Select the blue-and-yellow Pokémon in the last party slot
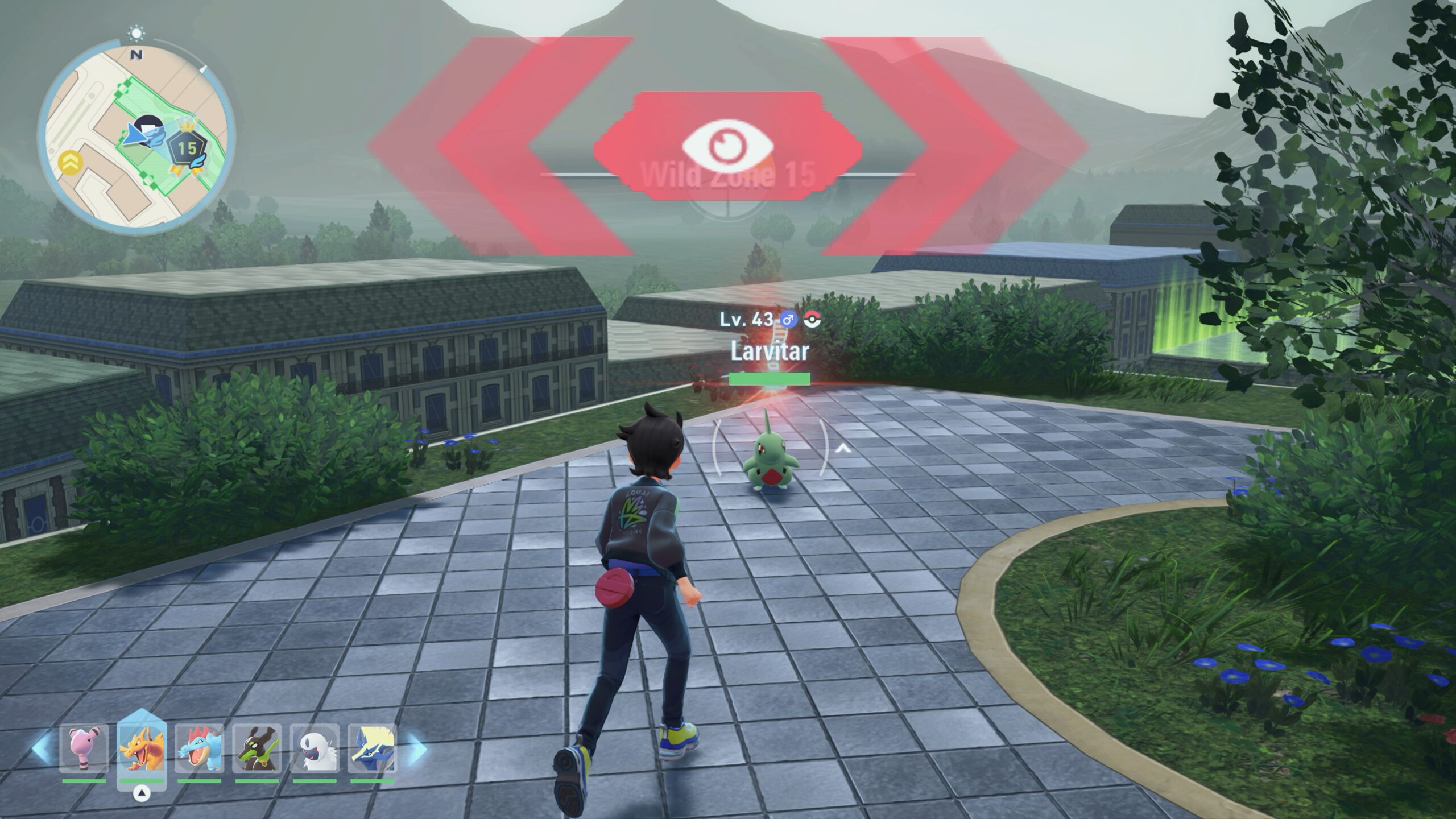The image size is (1456, 819). (x=373, y=749)
